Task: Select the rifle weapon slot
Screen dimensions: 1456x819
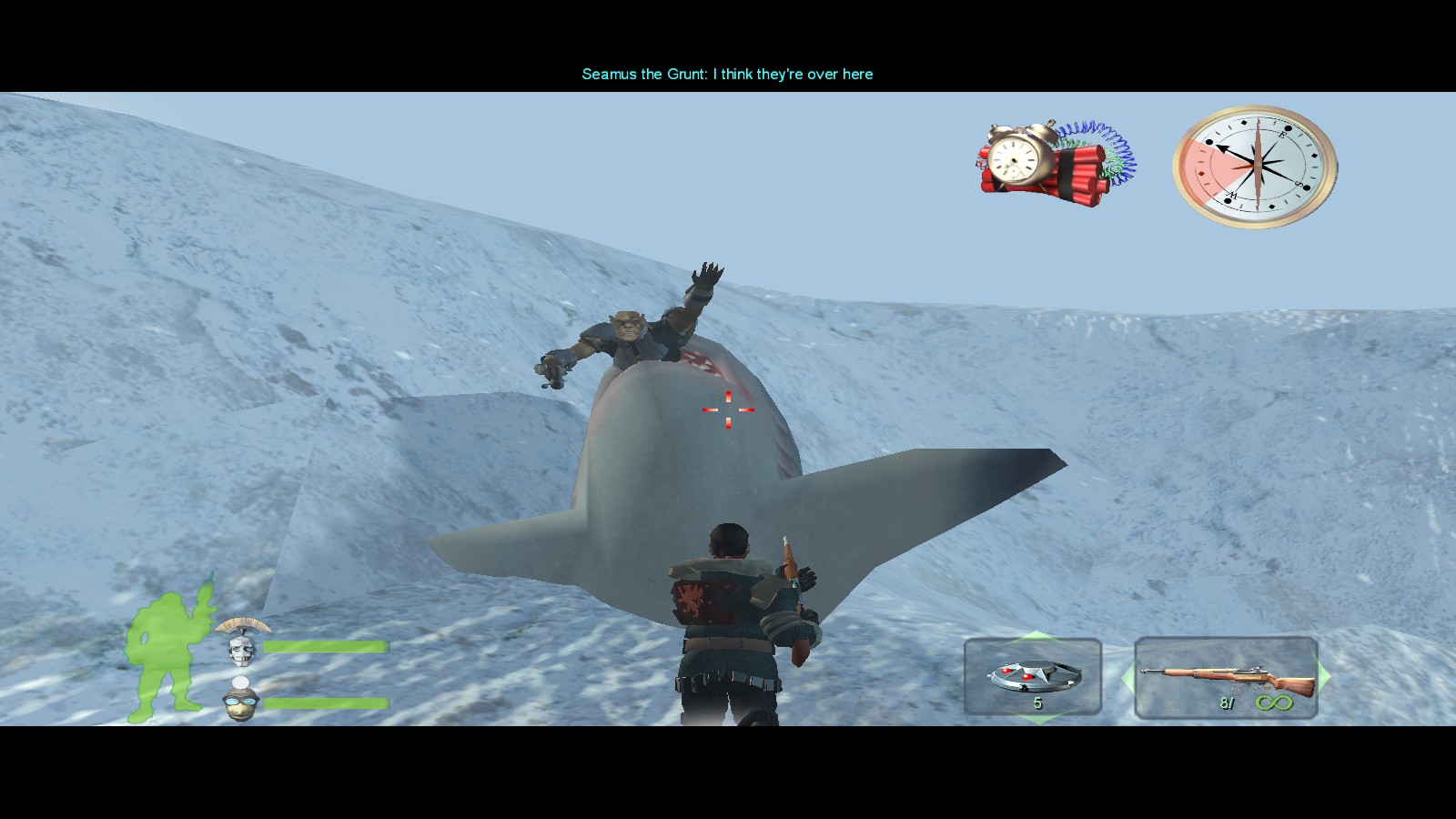Action: click(x=1226, y=678)
